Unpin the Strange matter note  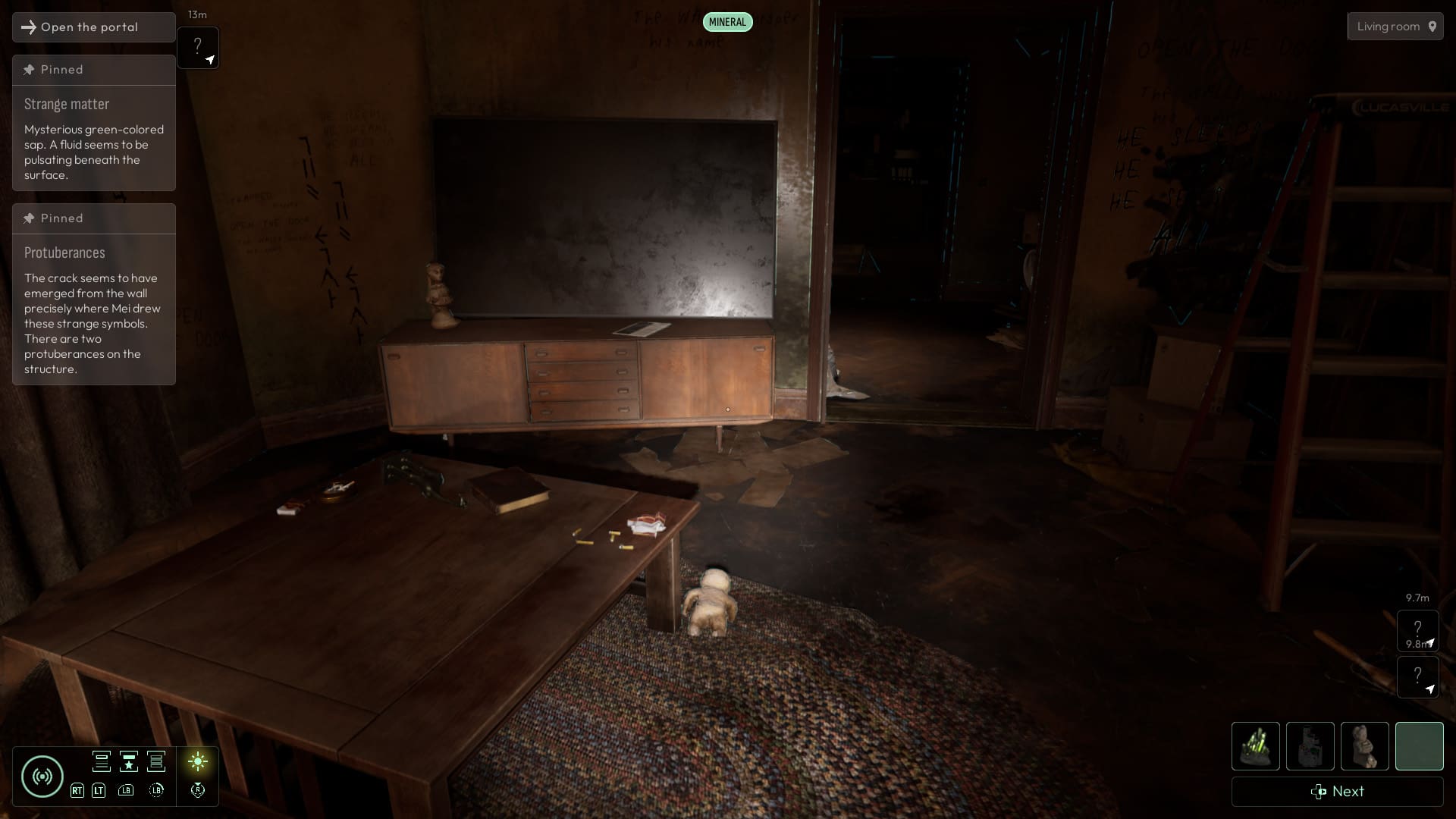point(28,69)
